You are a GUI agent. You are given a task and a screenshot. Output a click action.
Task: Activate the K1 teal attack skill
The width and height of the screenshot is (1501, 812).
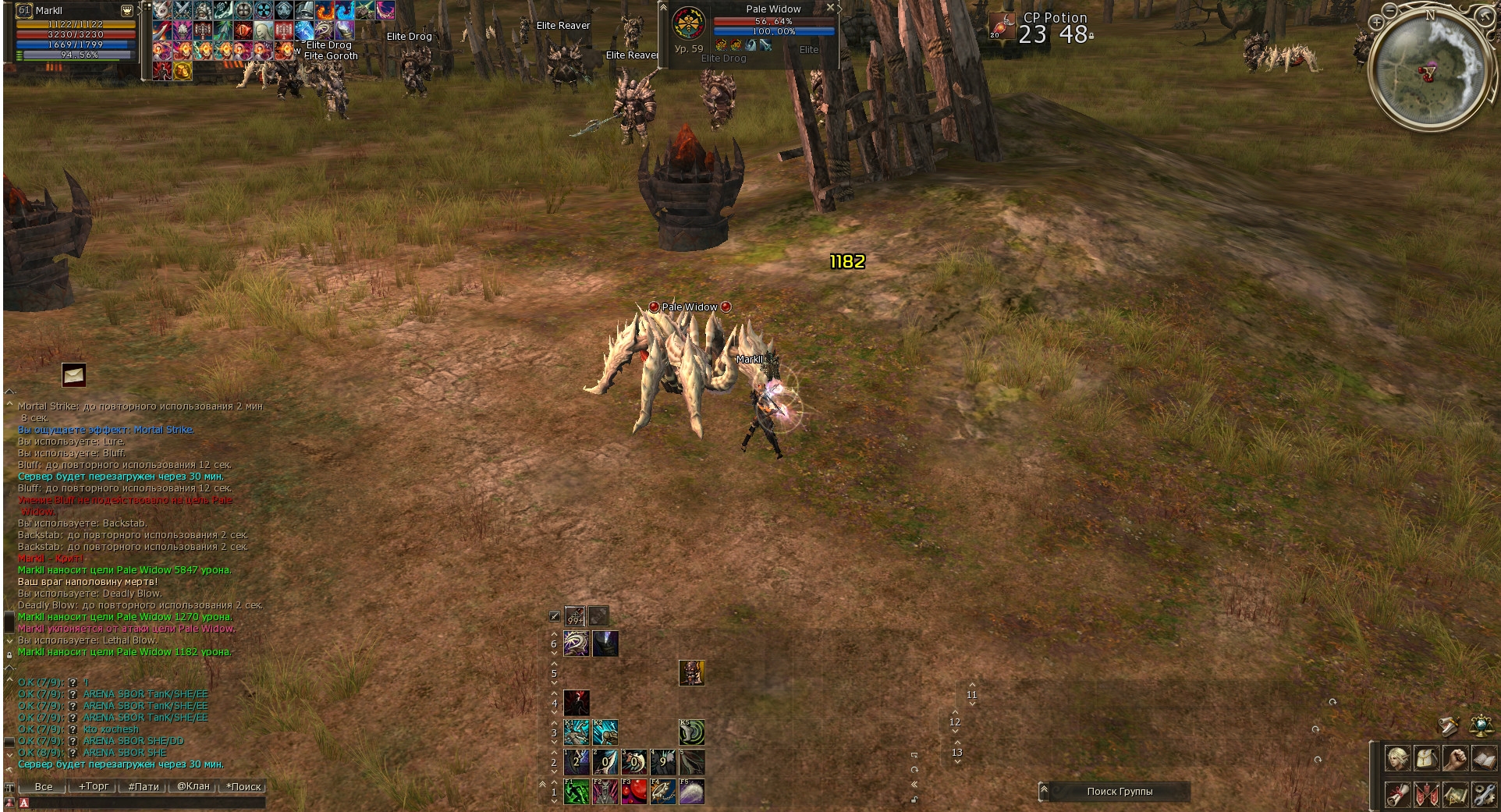(577, 732)
